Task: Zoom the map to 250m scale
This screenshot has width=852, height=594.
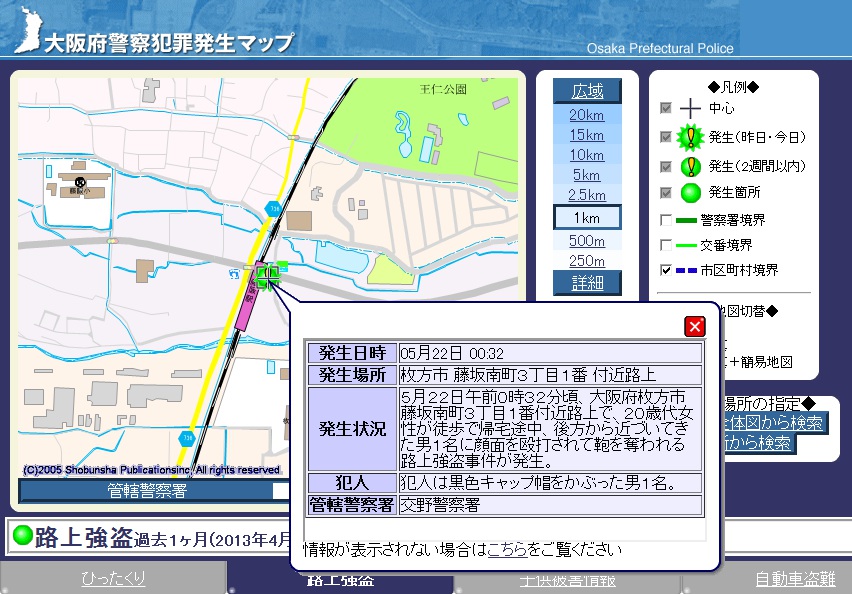Action: tap(587, 261)
